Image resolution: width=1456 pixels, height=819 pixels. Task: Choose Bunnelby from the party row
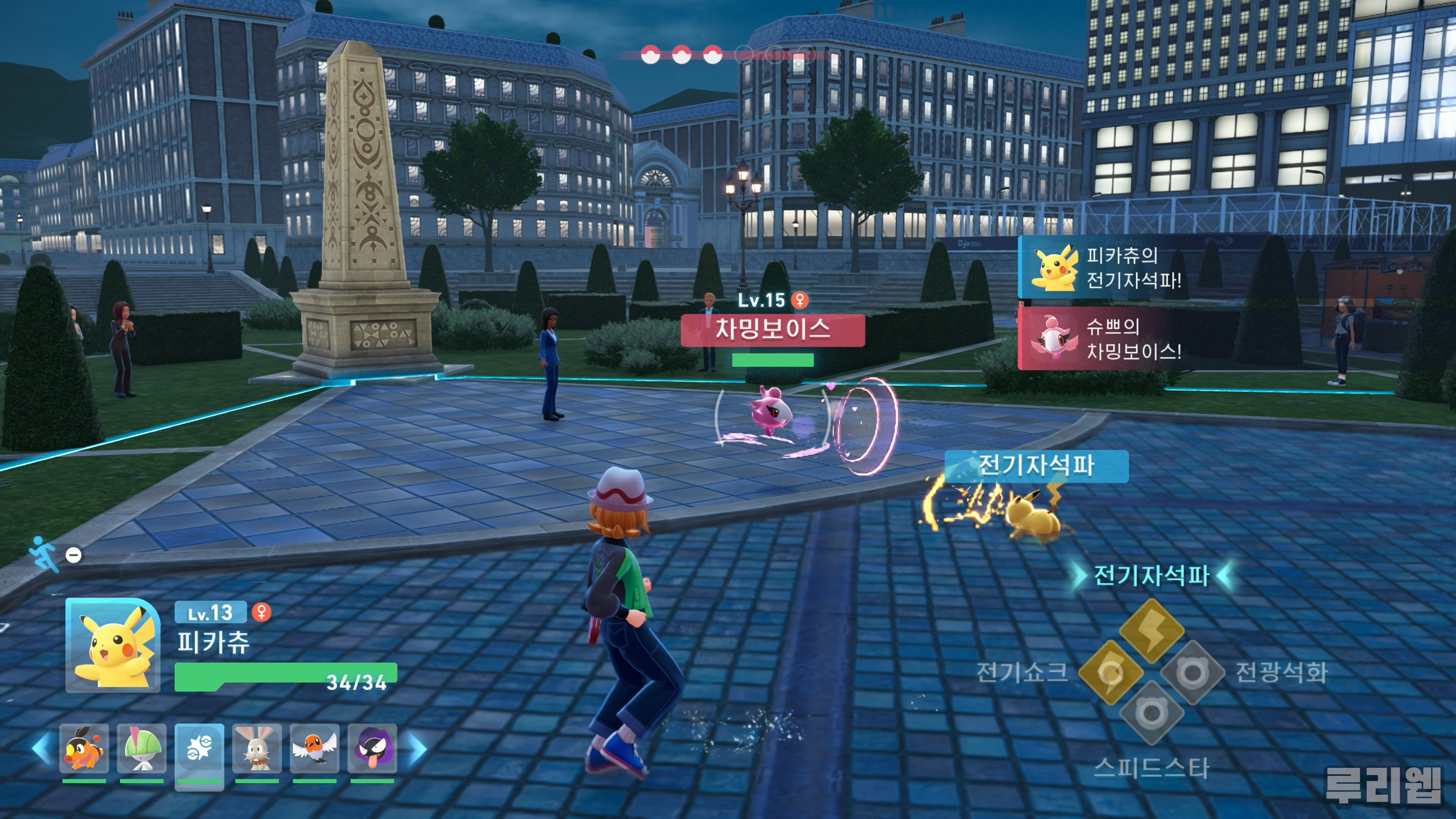(x=257, y=748)
